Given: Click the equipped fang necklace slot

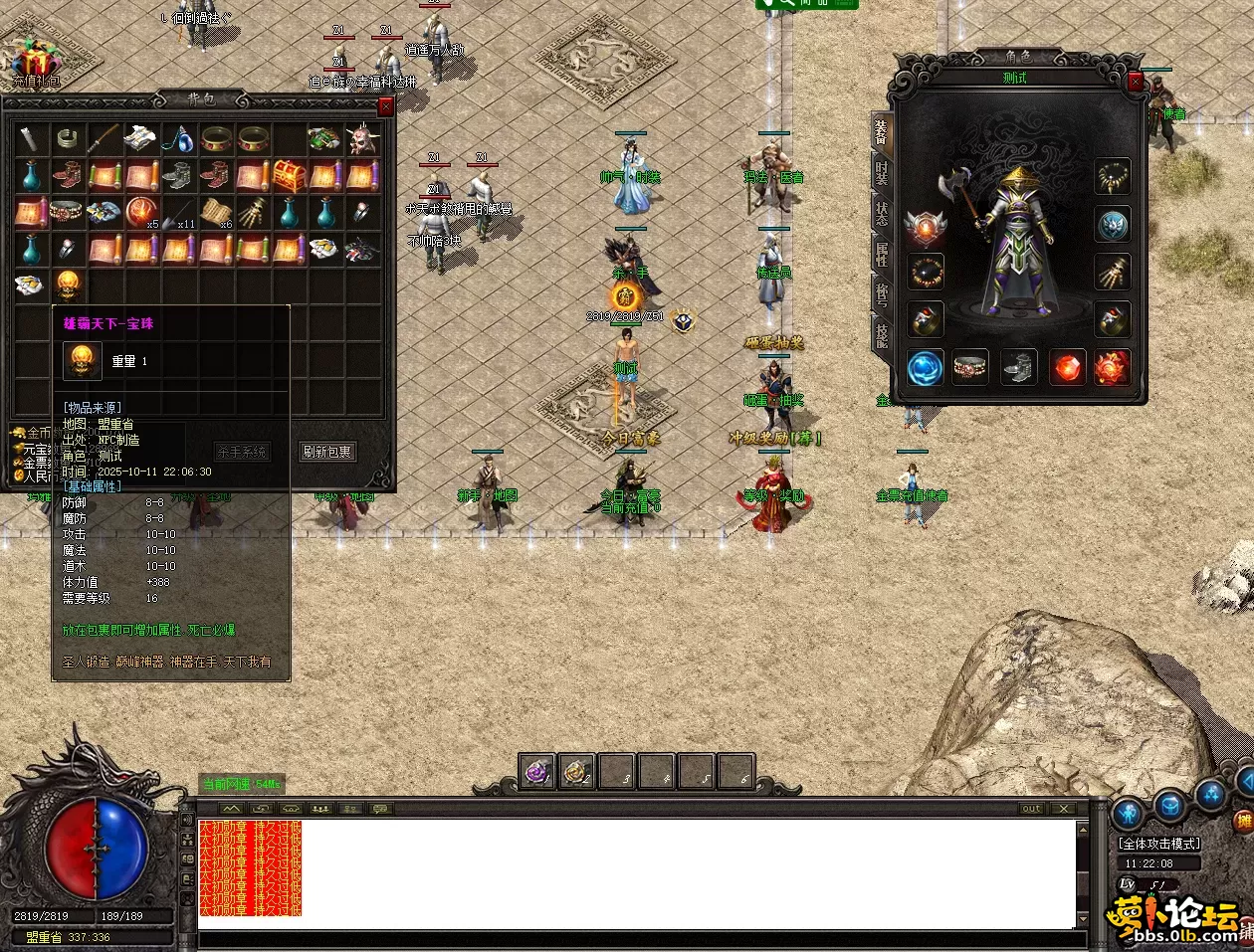Looking at the screenshot, I should tap(1113, 177).
